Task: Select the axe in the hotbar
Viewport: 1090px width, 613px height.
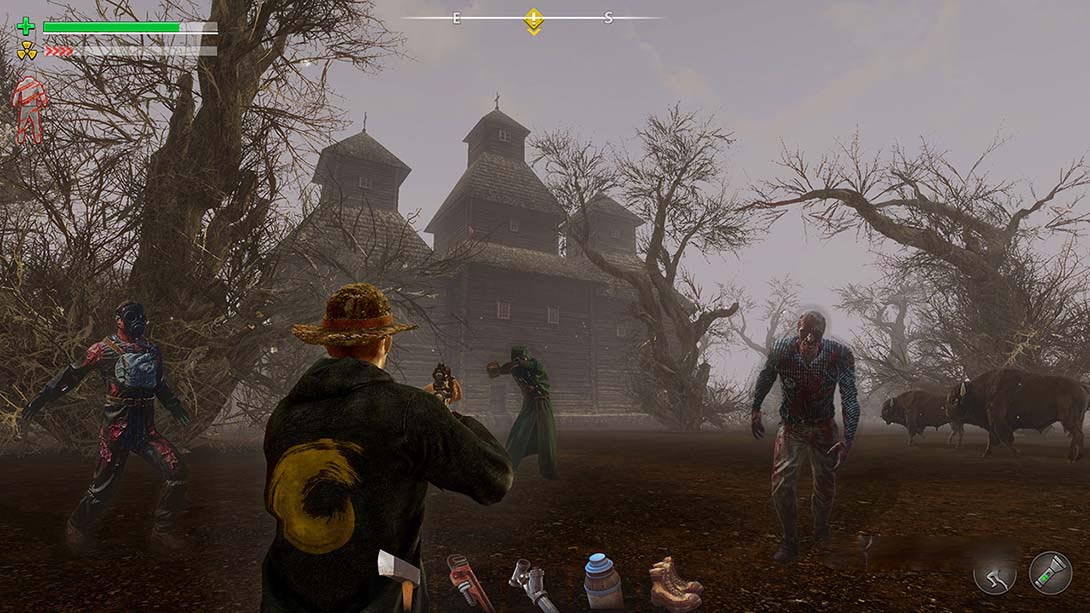Action: pyautogui.click(x=400, y=576)
